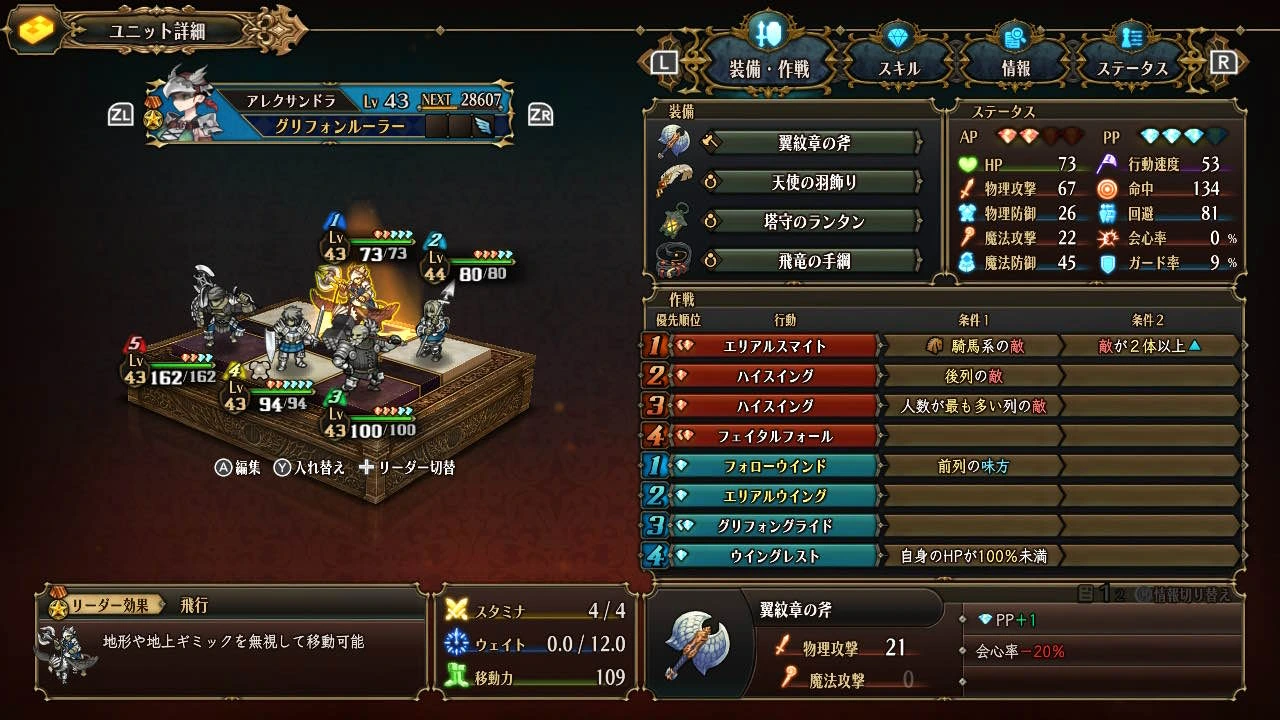The height and width of the screenshot is (720, 1280).
Task: Select the 翼紋章の斧 weapon slot
Action: coord(813,143)
